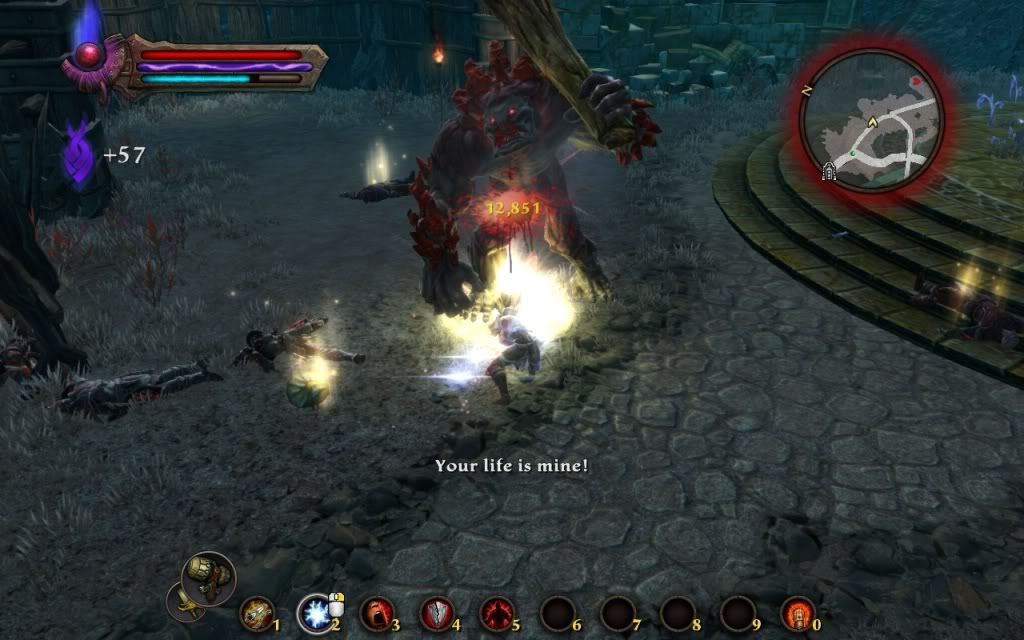Use the screaming face war cry ability
The image size is (1024, 640).
[x=377, y=612]
